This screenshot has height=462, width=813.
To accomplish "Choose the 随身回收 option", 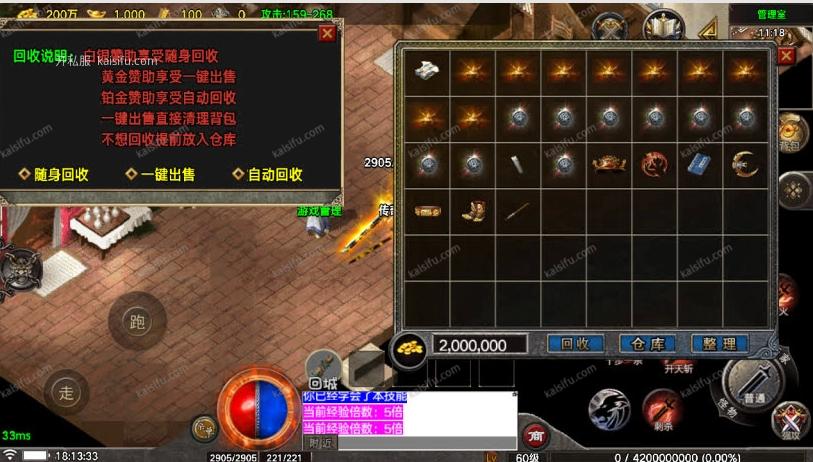I will coord(54,174).
